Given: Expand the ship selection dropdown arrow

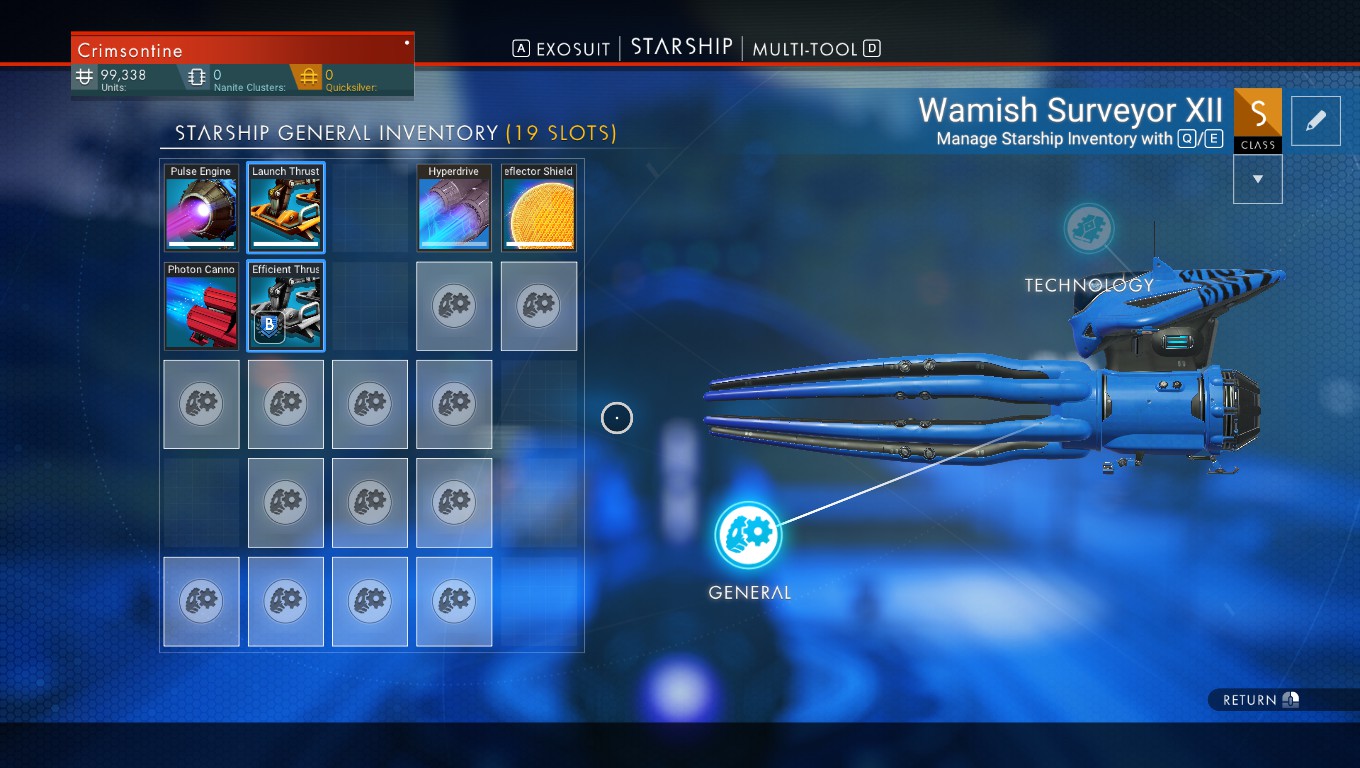Looking at the screenshot, I should [x=1258, y=179].
